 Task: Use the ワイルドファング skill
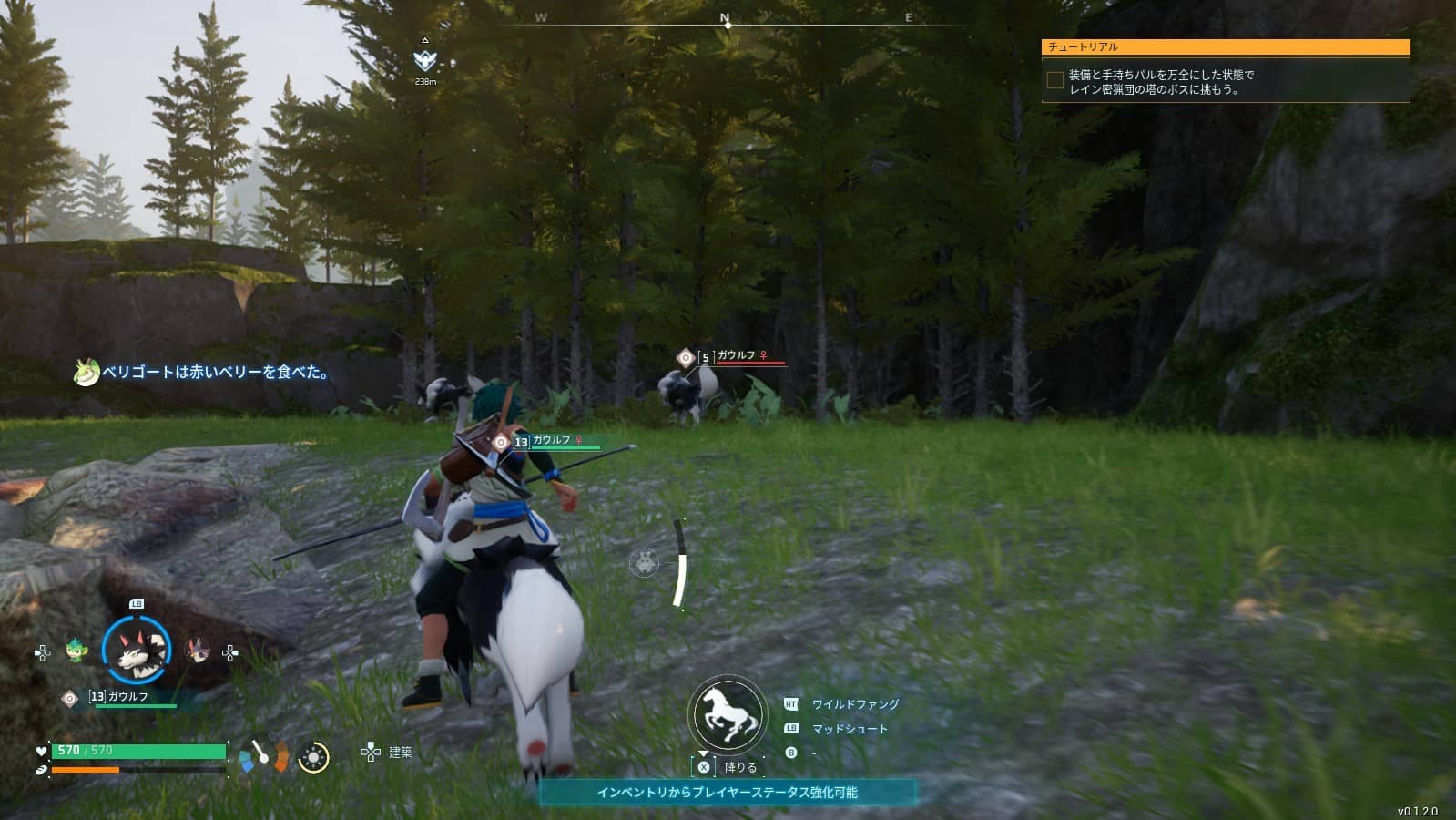click(x=854, y=704)
